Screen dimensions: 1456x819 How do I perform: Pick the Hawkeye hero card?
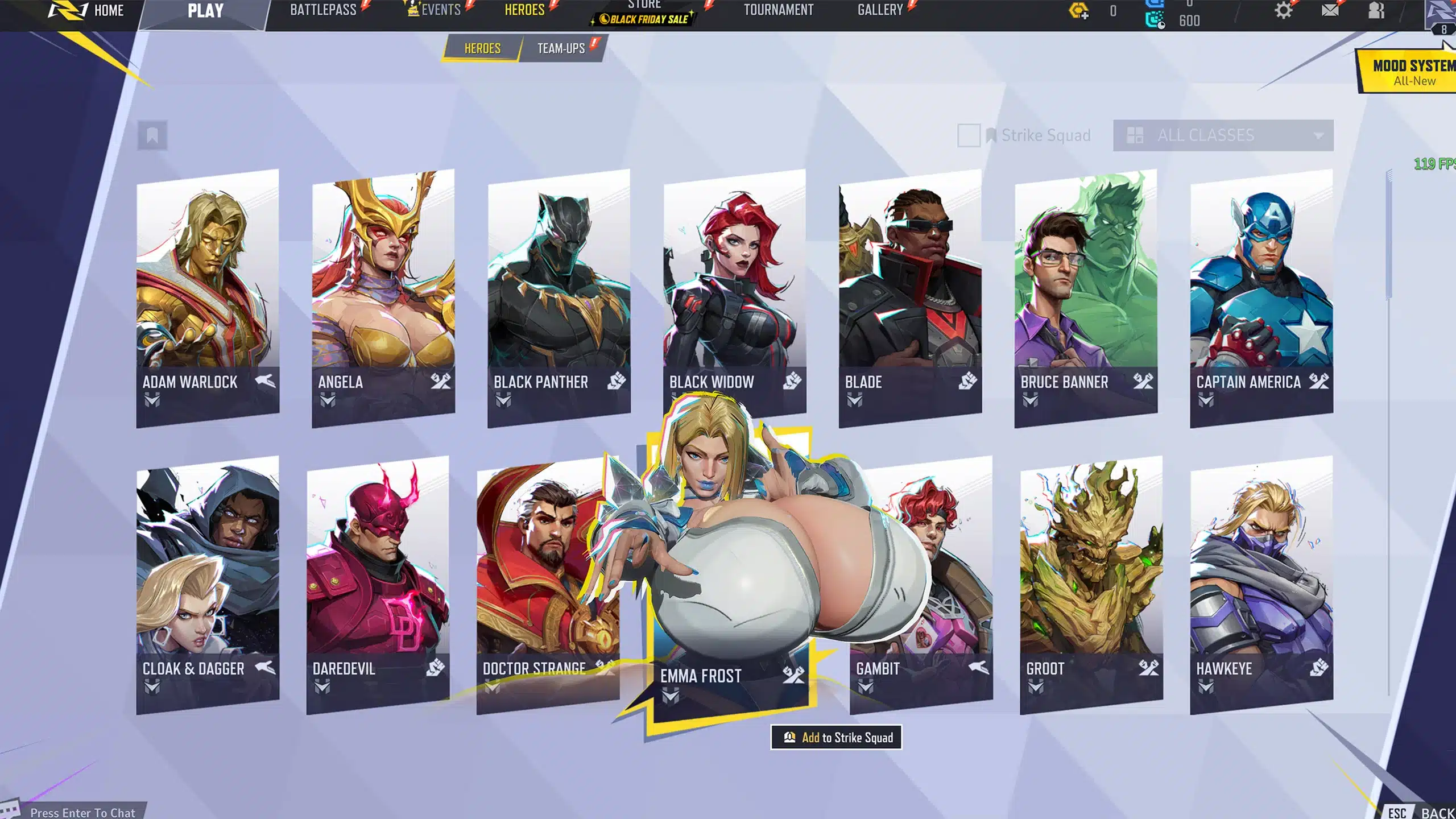click(1261, 583)
